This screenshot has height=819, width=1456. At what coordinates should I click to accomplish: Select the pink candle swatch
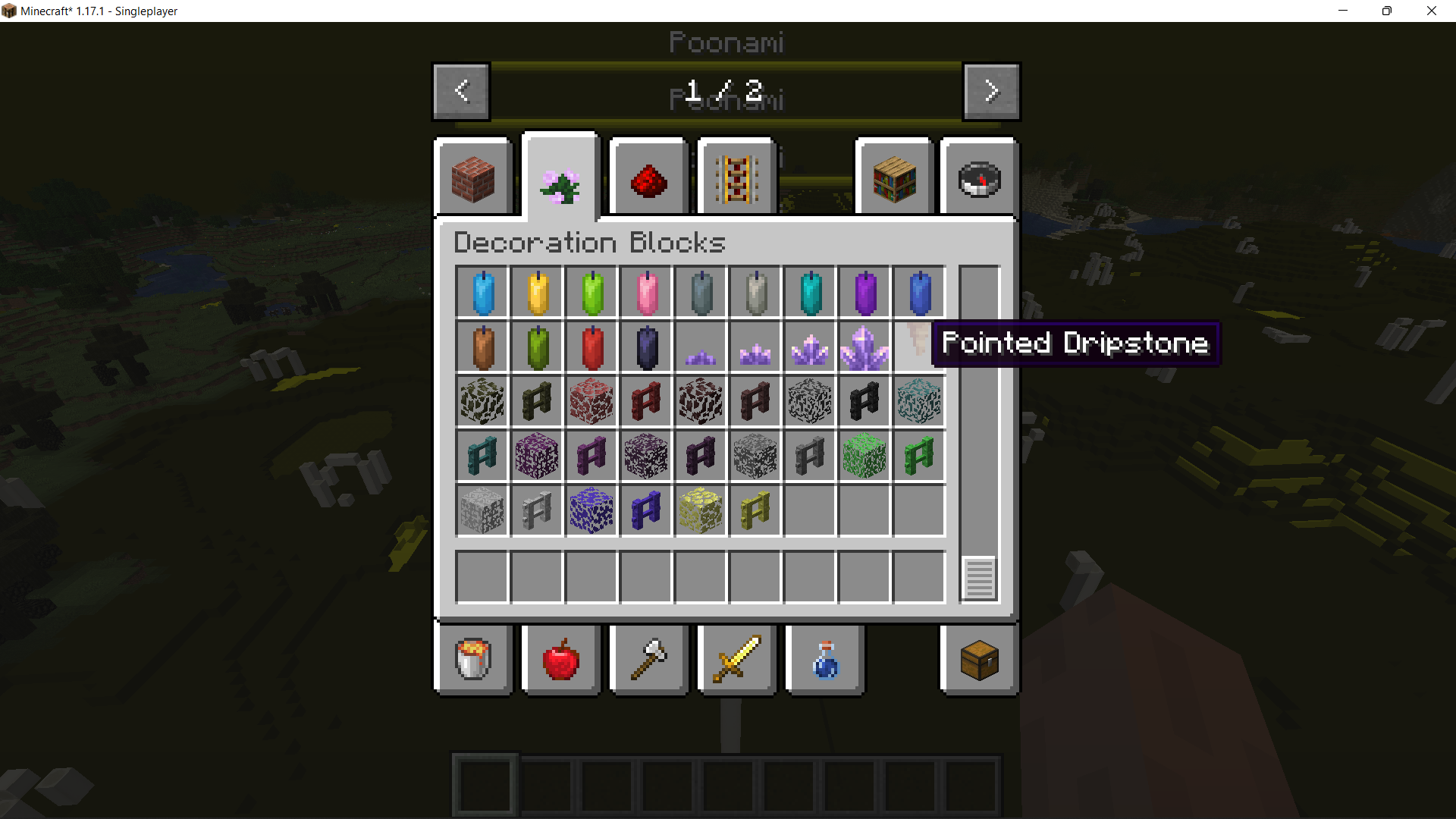[x=646, y=292]
